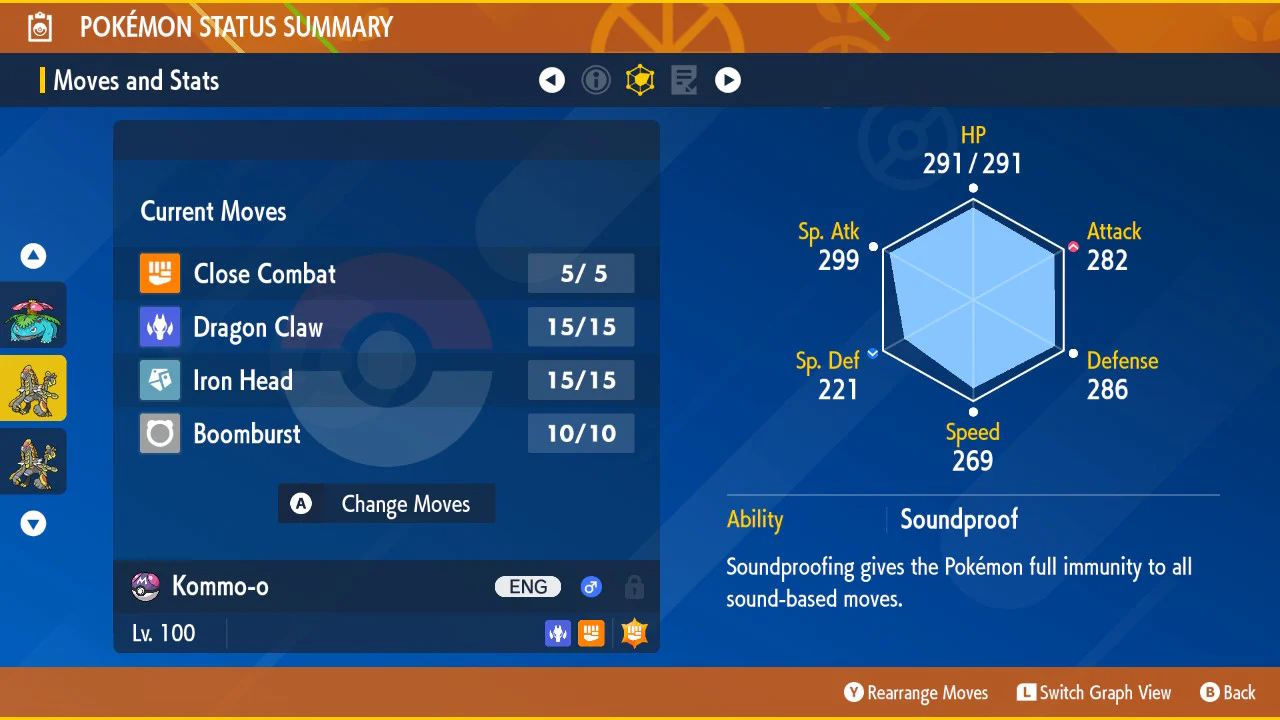Pick the Boomburst move row
Image resolution: width=1280 pixels, height=720 pixels.
(386, 434)
